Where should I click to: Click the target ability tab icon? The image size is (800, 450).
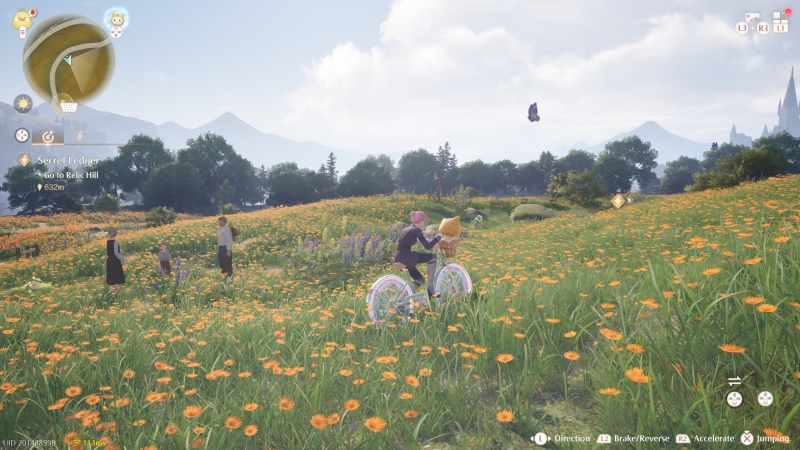48,135
